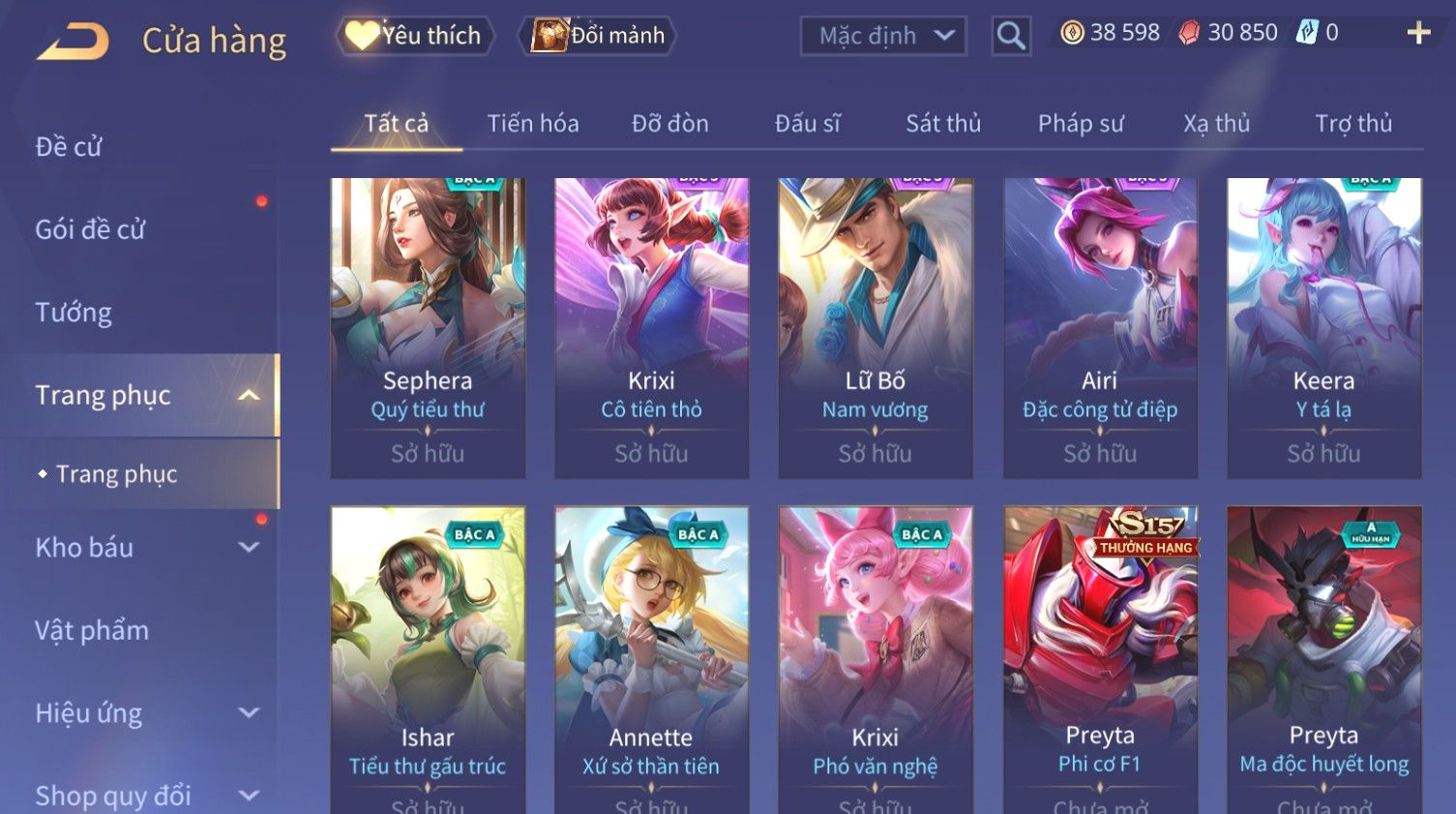Image resolution: width=1456 pixels, height=814 pixels.
Task: Show the Sát thủ skins tab
Action: [x=943, y=124]
